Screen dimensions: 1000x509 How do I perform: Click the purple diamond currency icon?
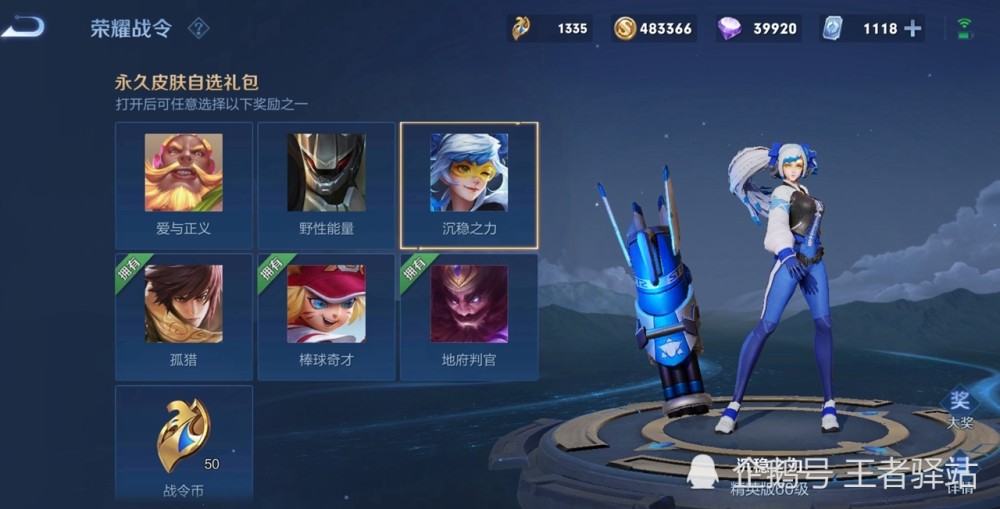730,28
